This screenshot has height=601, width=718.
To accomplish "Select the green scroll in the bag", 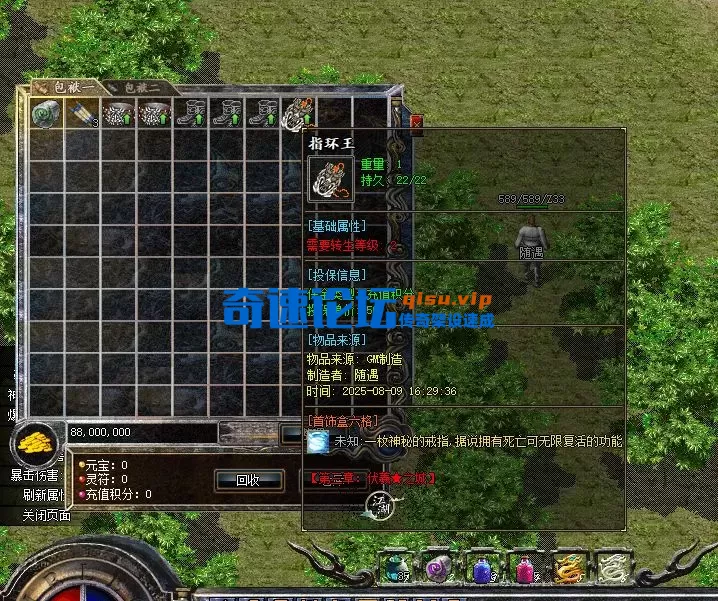I will click(44, 113).
